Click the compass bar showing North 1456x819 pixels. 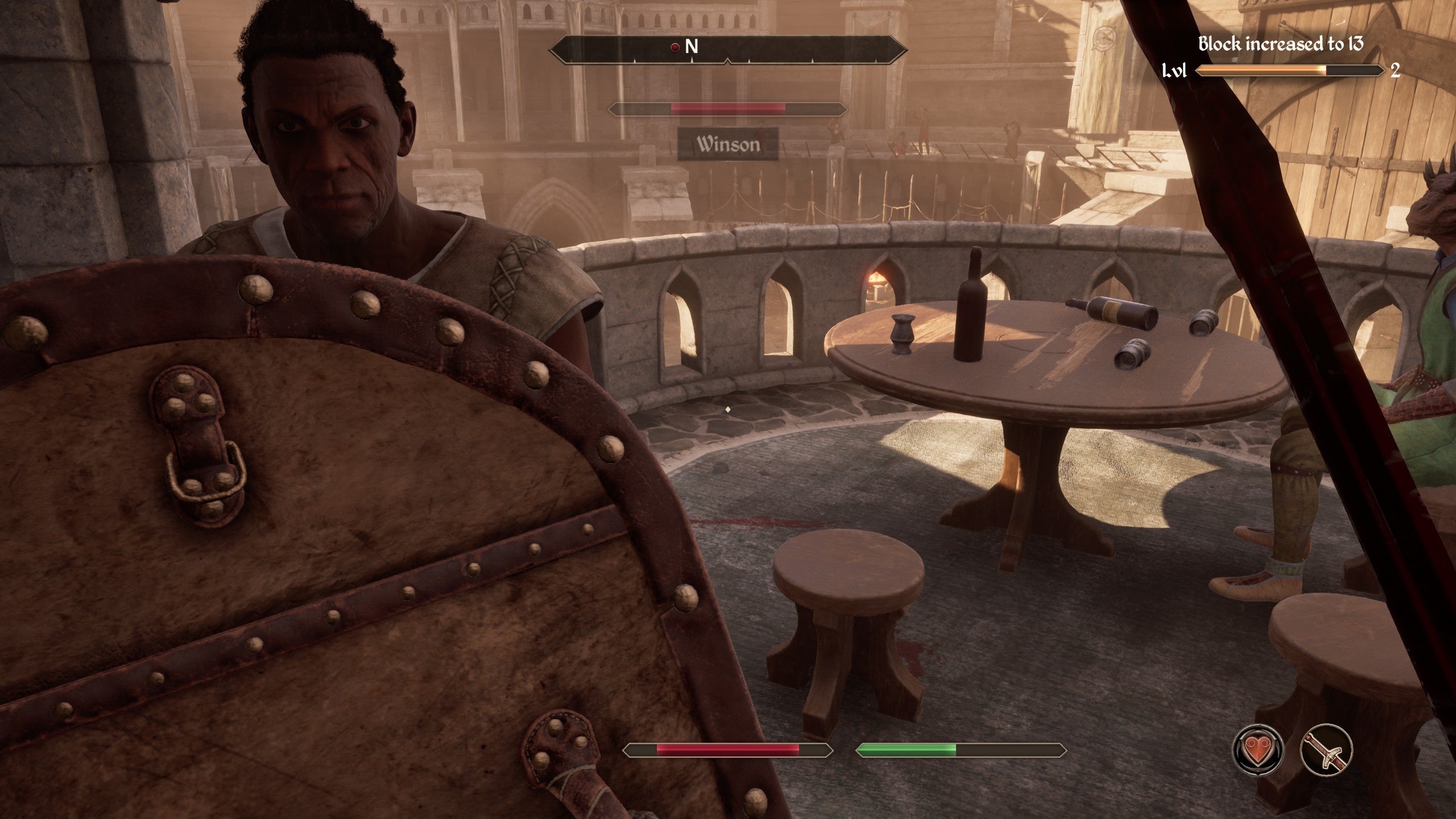tap(727, 50)
